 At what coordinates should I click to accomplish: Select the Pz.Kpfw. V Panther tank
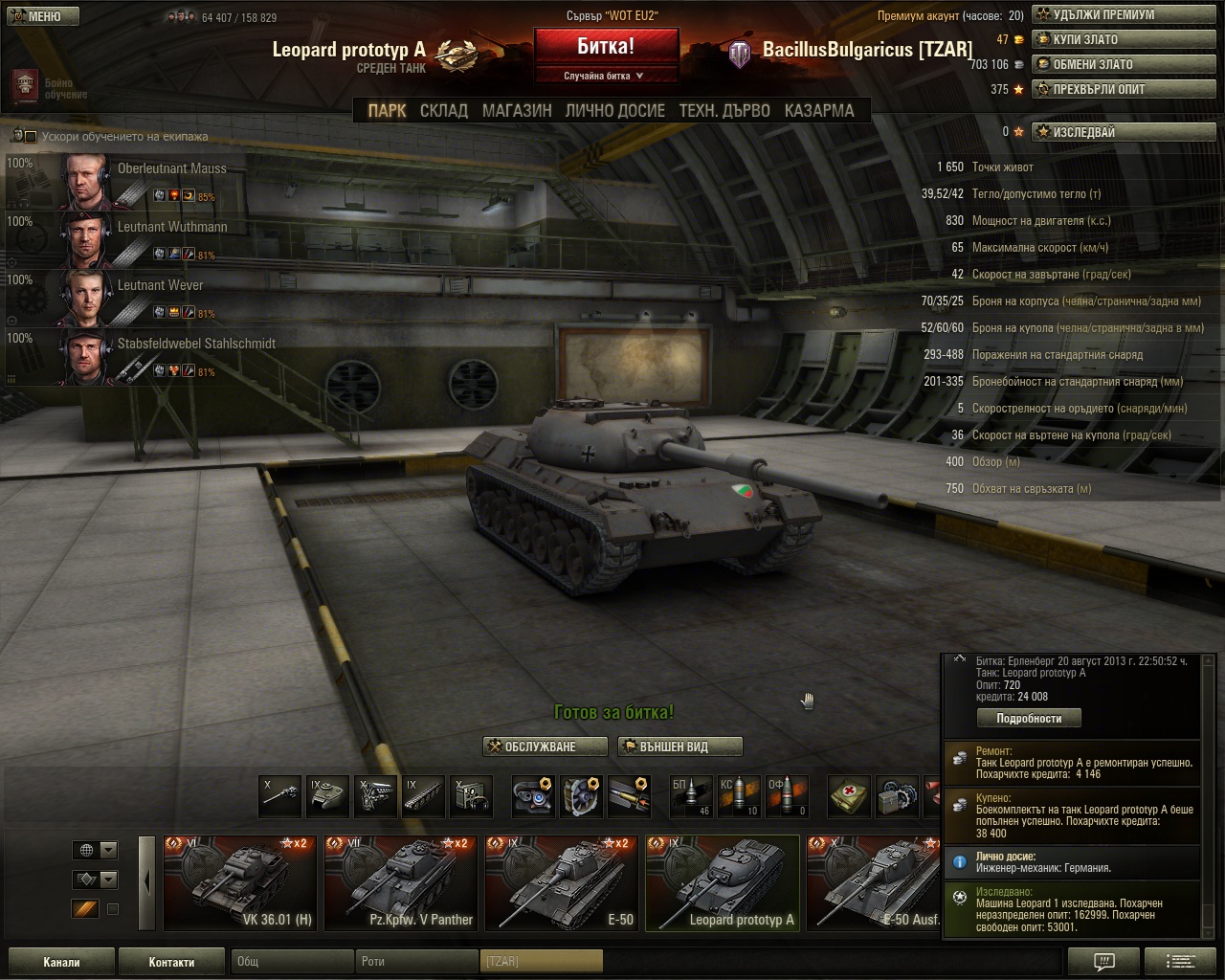401,882
